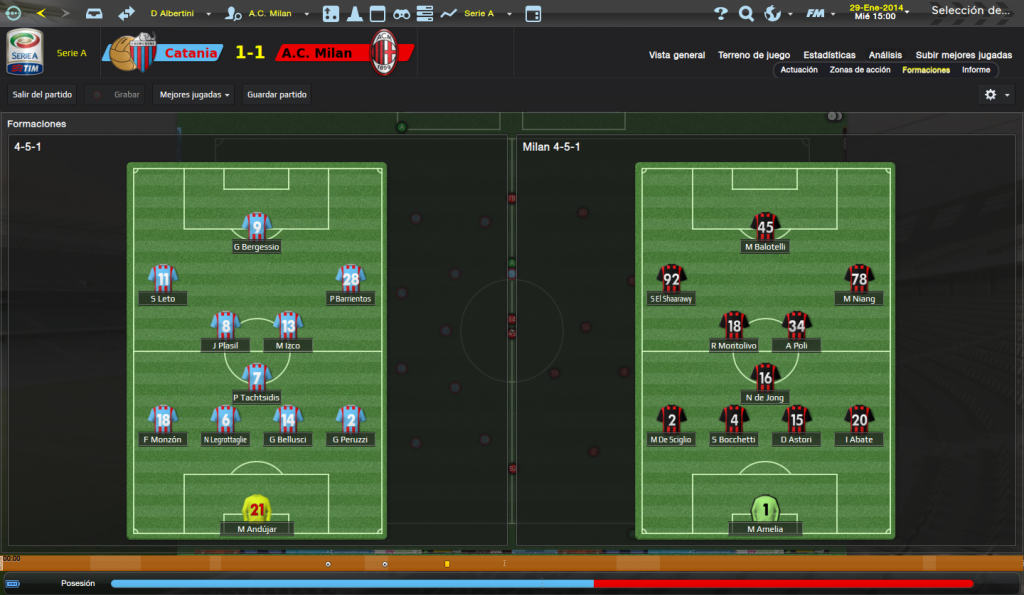Click the Salir del partido button
This screenshot has width=1024, height=595.
(x=41, y=94)
